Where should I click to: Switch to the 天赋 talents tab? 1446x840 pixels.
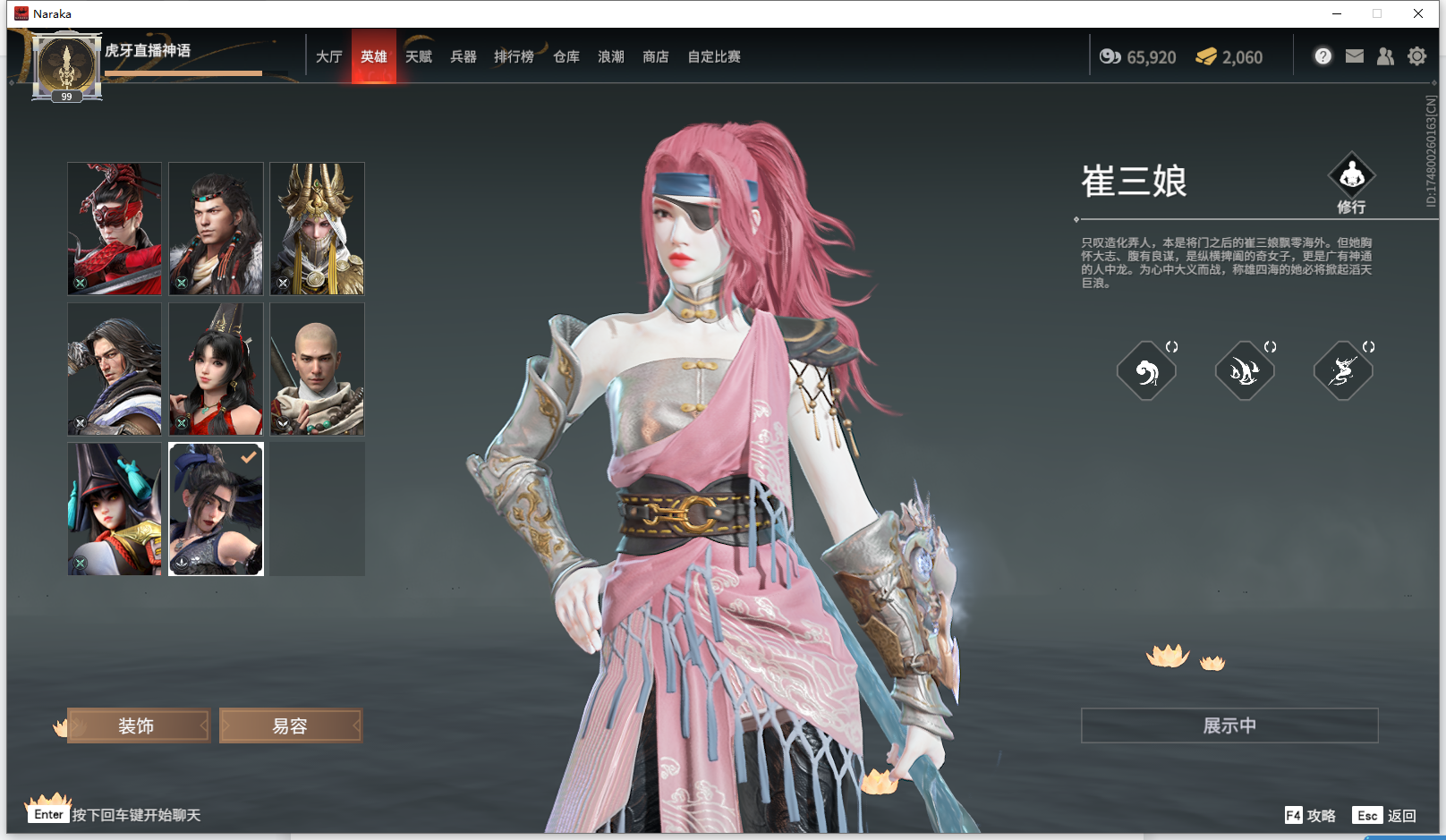click(x=418, y=56)
